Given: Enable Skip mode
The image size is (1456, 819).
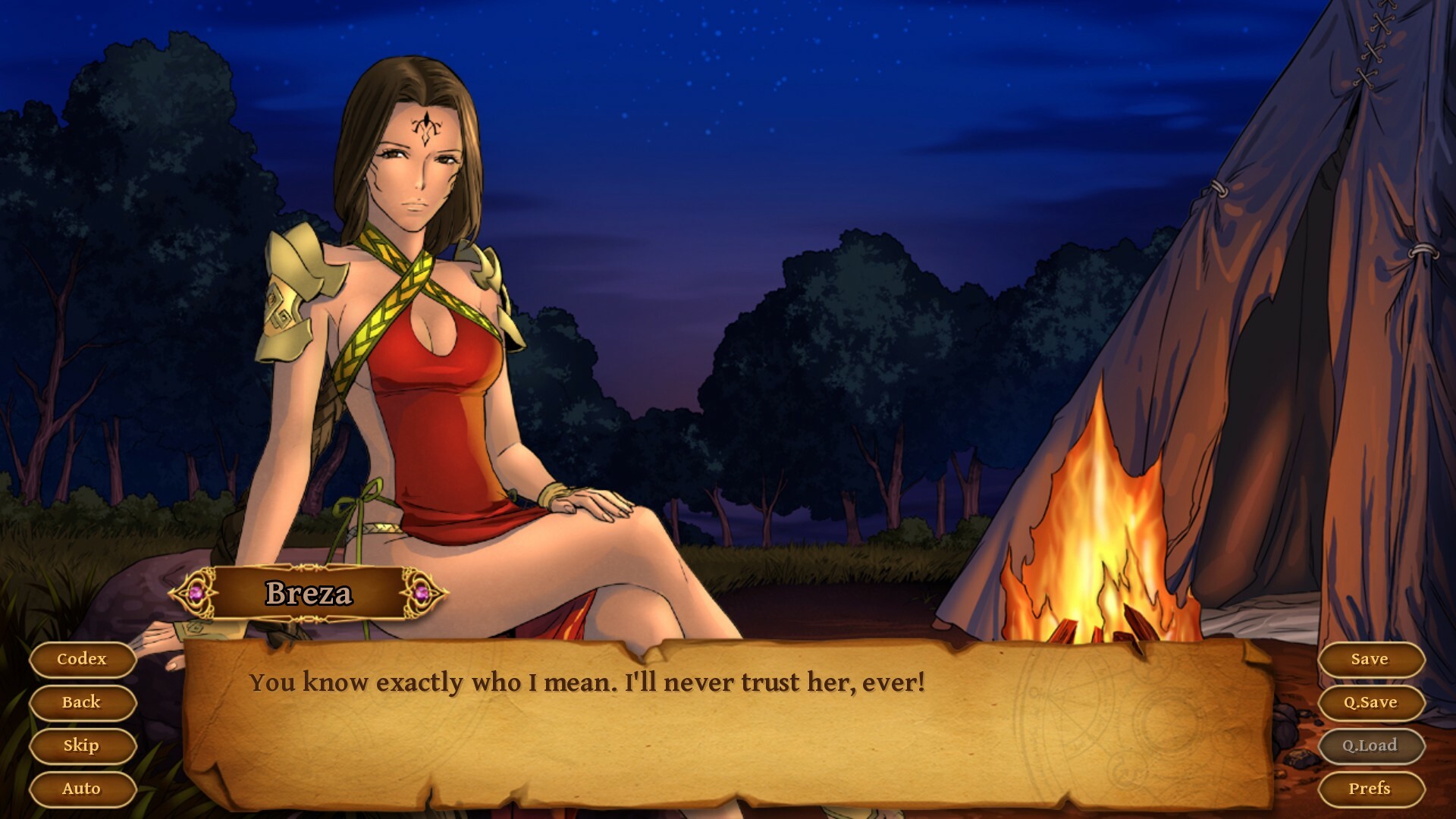Looking at the screenshot, I should 82,745.
